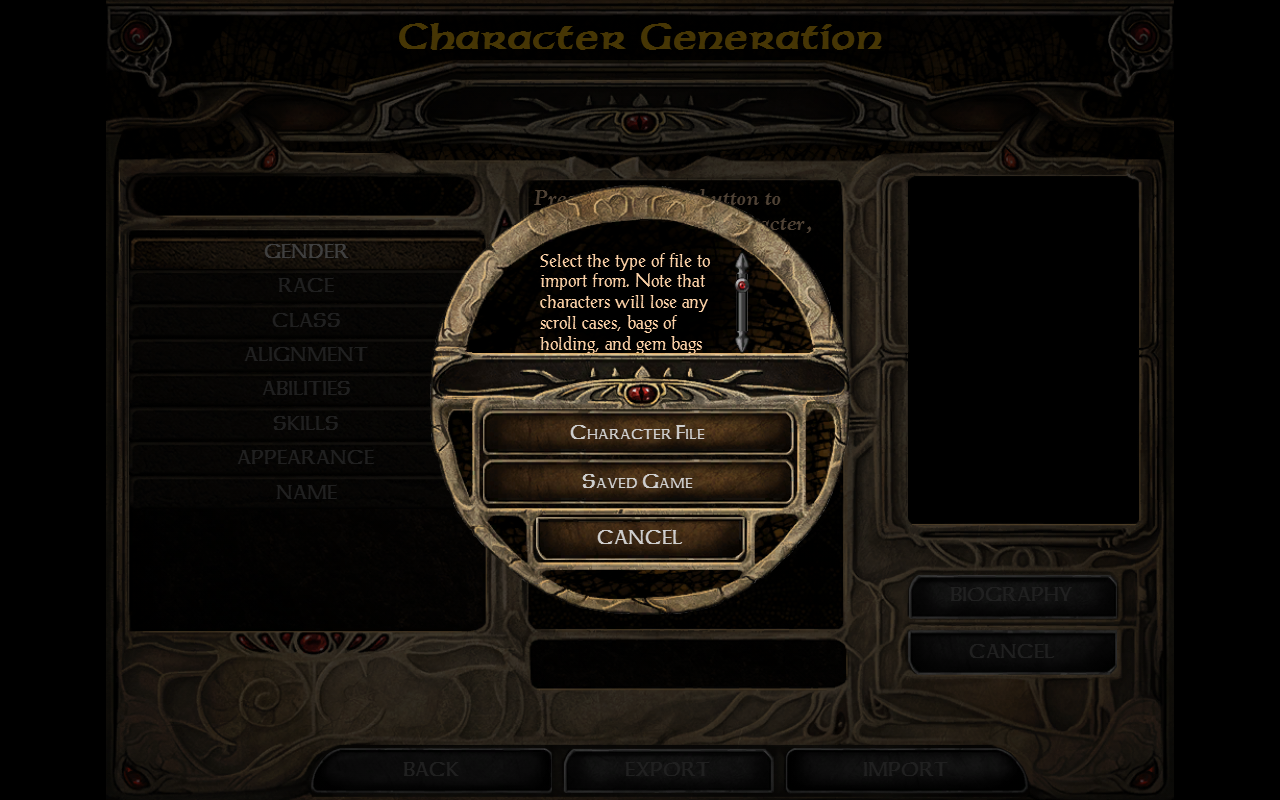Click the scroll up arrow in the import dialog
The image size is (1280, 800).
(742, 262)
